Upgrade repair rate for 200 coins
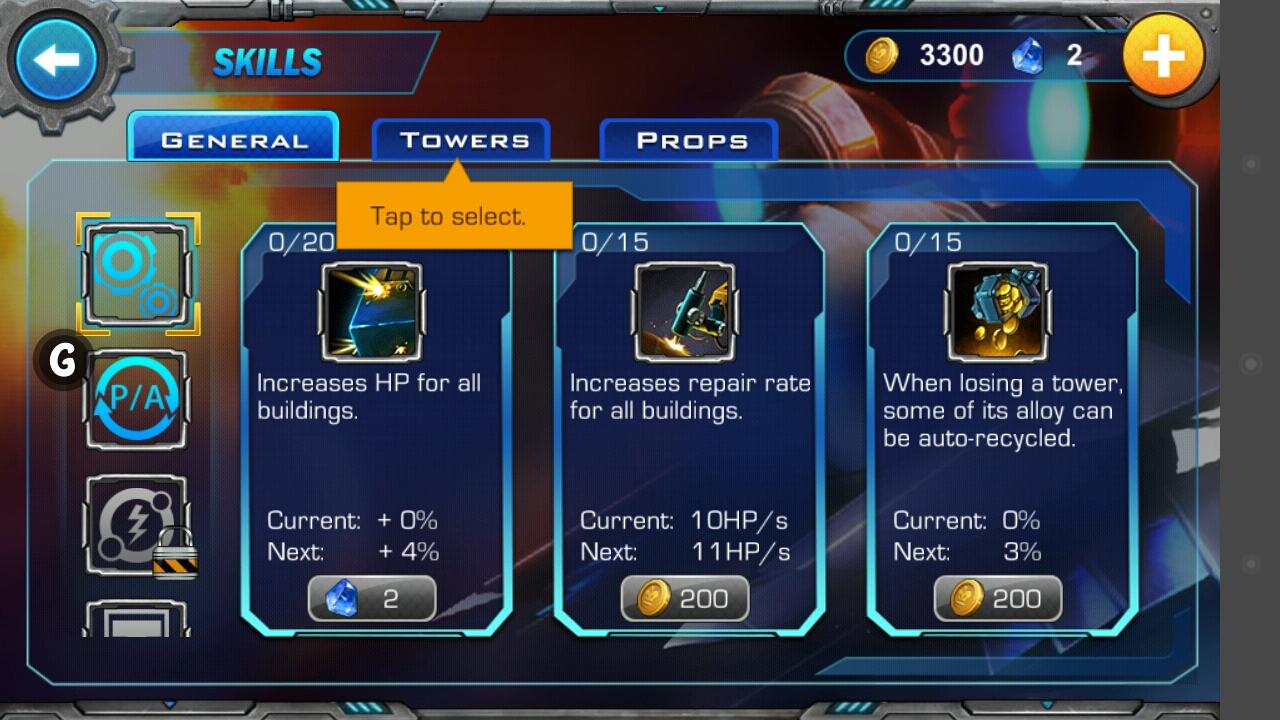 click(685, 598)
